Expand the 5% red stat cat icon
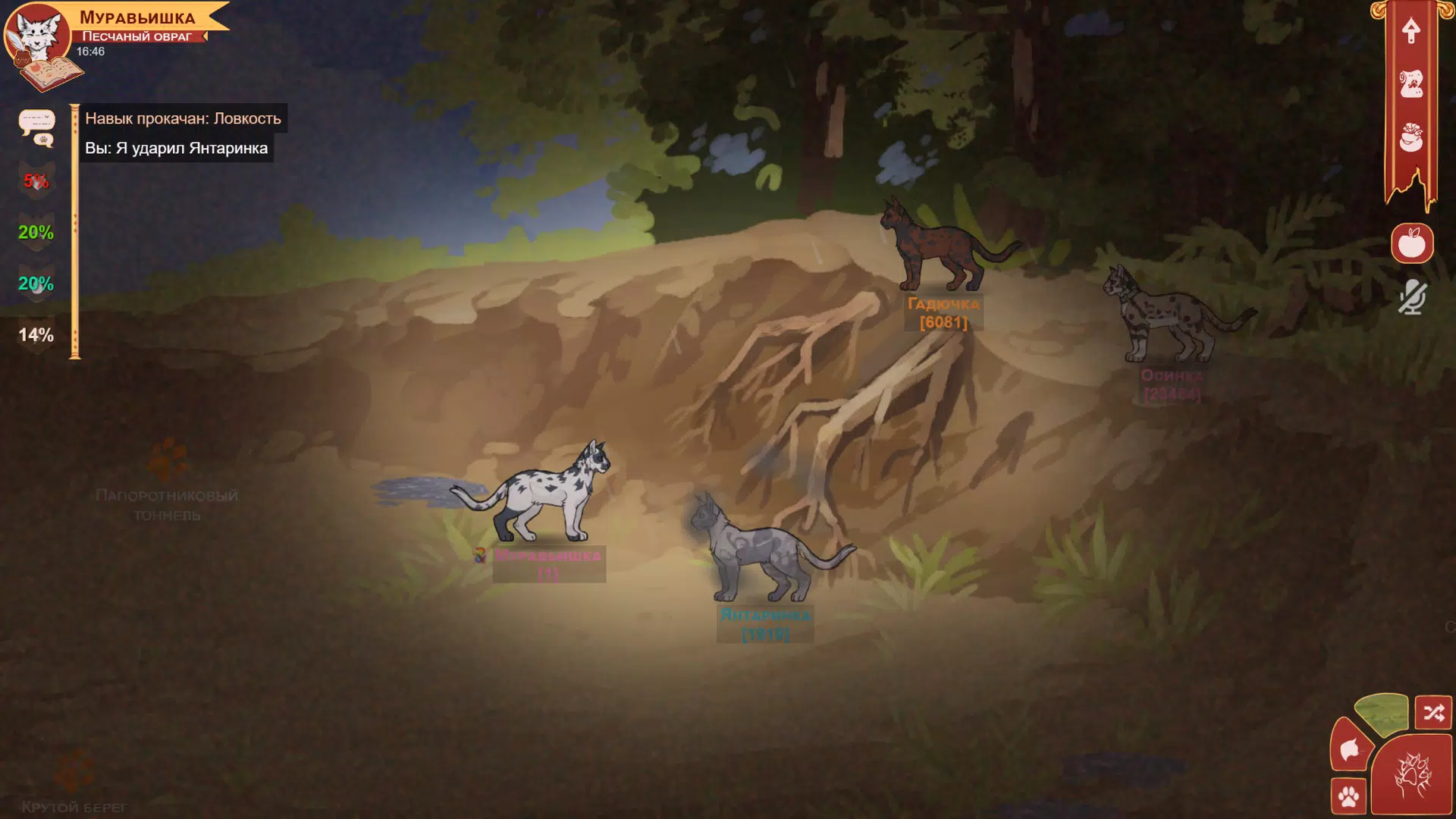 pyautogui.click(x=35, y=180)
